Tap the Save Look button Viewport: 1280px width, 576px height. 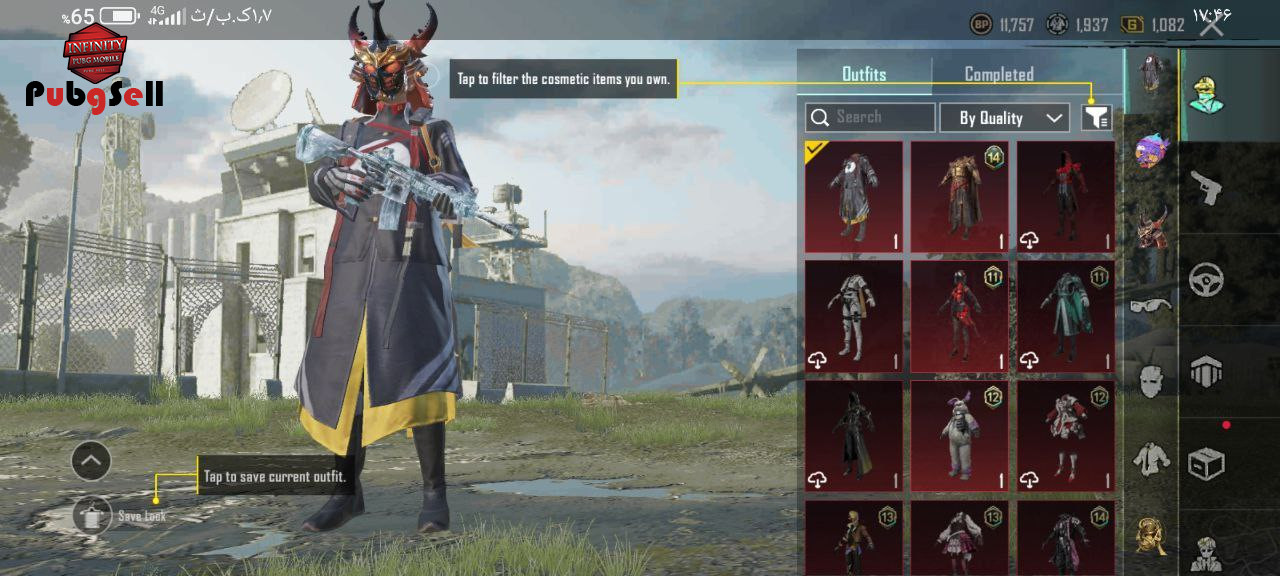[93, 515]
